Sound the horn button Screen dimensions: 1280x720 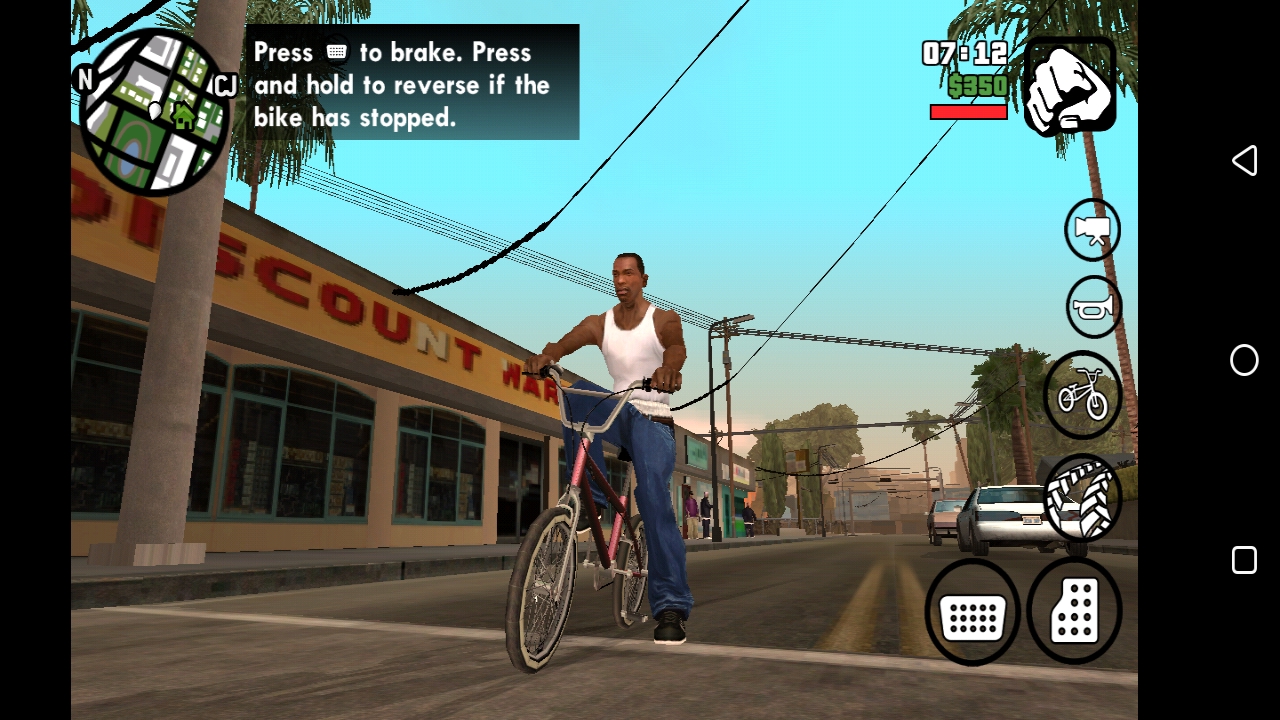point(1093,307)
